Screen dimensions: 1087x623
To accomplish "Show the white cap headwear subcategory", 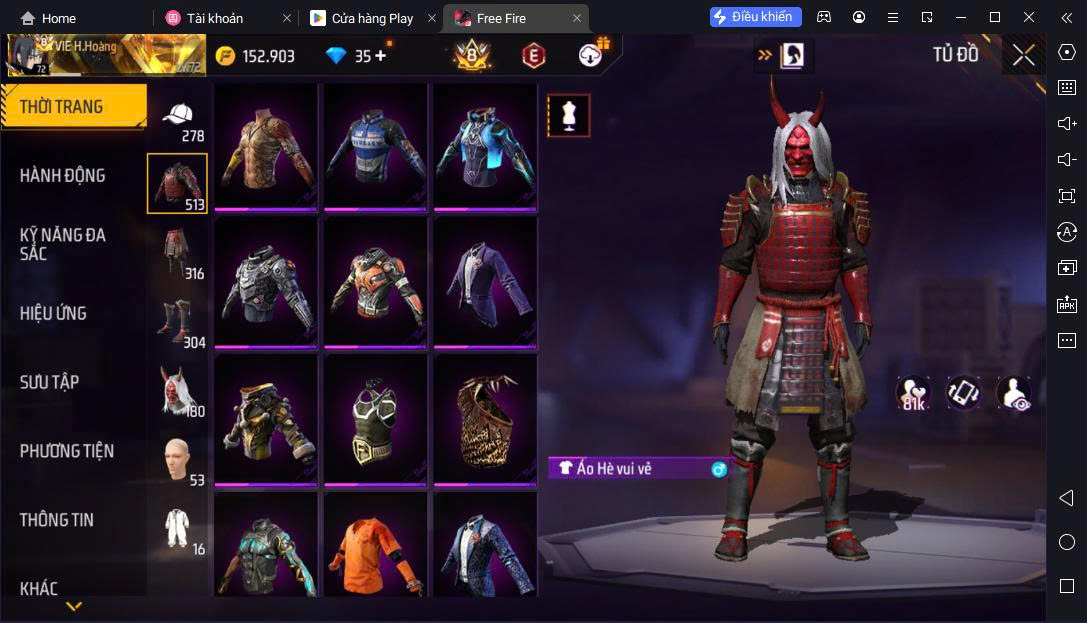I will (178, 119).
